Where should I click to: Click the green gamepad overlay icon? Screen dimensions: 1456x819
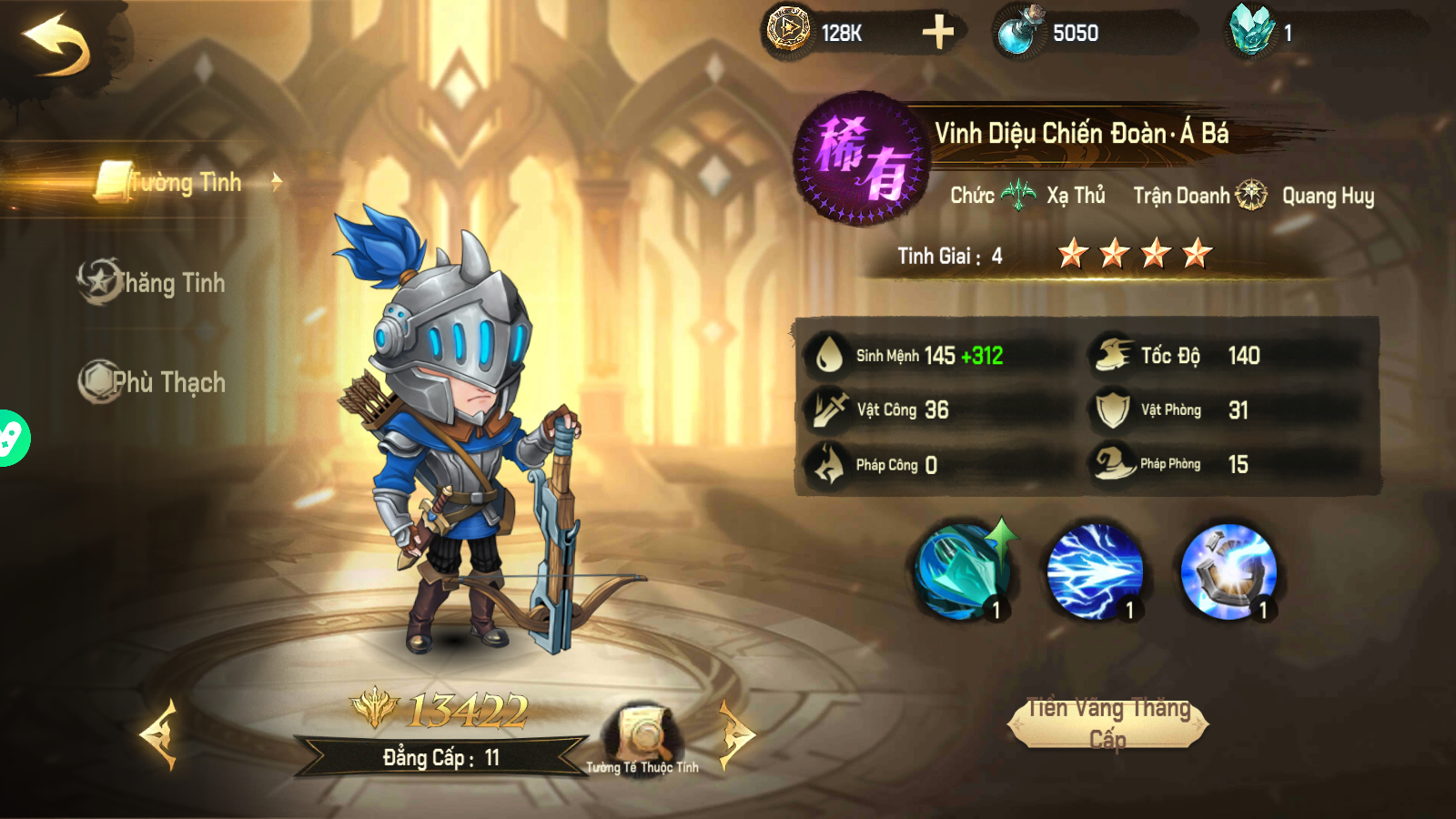[9, 437]
